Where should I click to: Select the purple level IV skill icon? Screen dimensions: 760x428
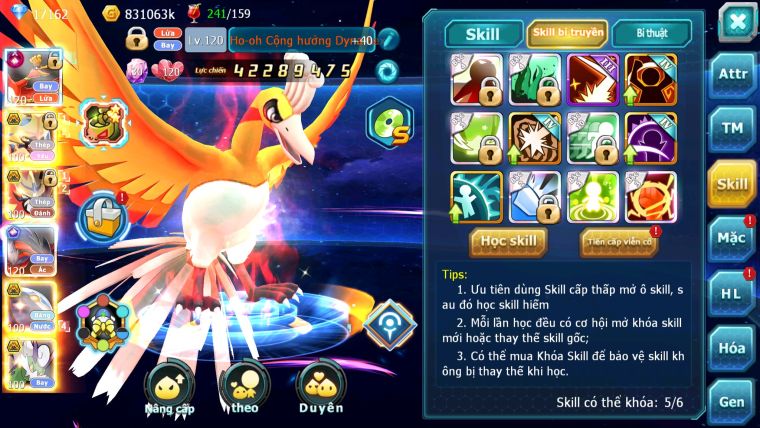pyautogui.click(x=651, y=138)
